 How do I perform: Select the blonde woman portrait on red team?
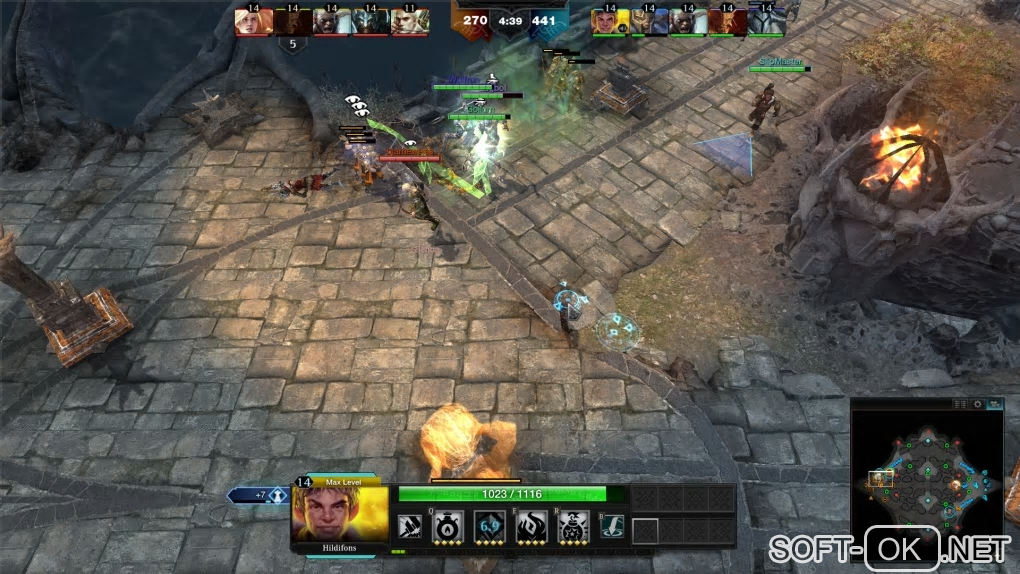pyautogui.click(x=254, y=21)
